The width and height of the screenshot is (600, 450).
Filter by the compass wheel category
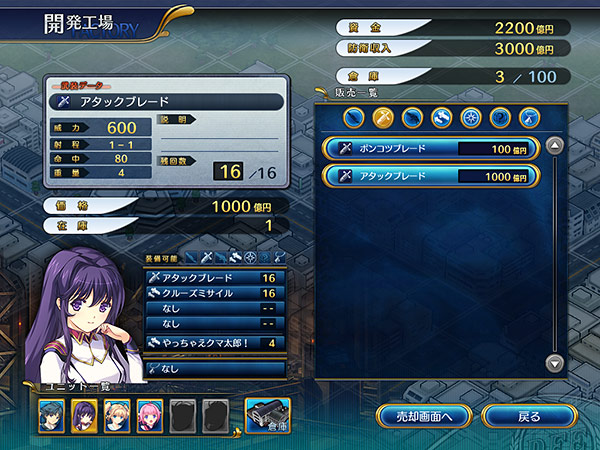click(471, 117)
